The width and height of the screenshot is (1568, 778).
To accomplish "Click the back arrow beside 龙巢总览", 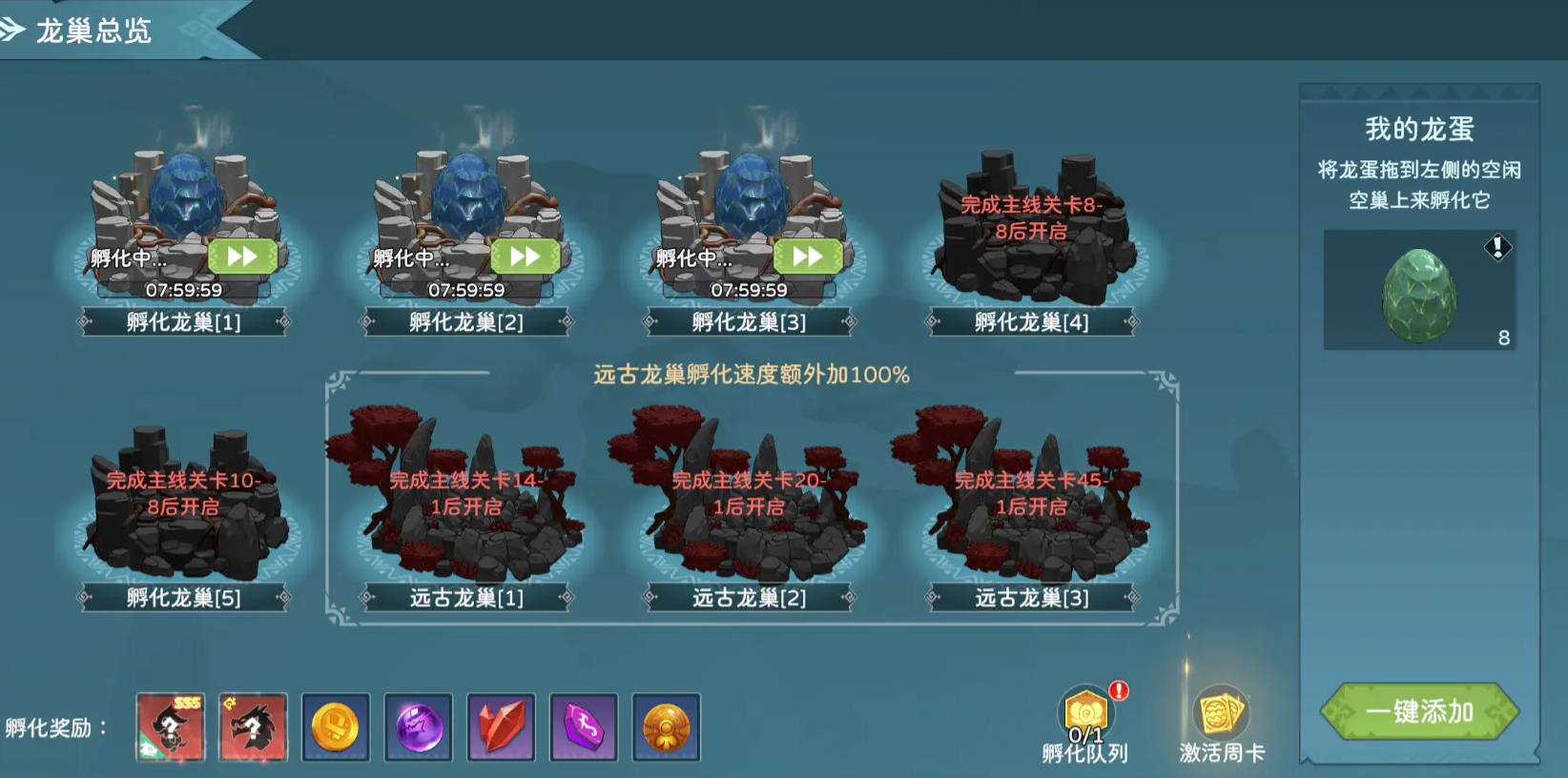I will (13, 29).
